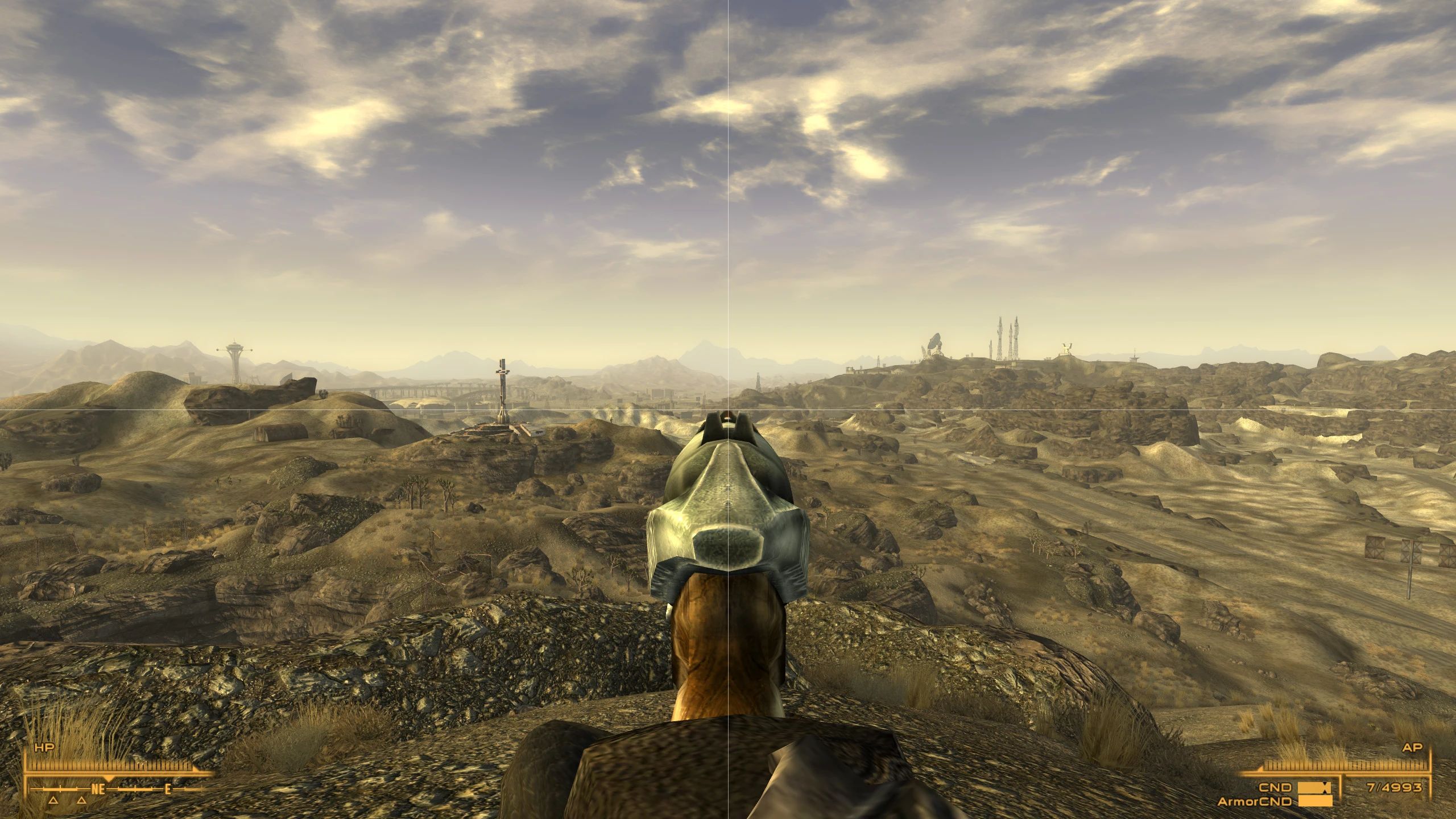Select the ArmorCND armor condition indicator
The width and height of the screenshot is (1456, 819).
(1255, 801)
